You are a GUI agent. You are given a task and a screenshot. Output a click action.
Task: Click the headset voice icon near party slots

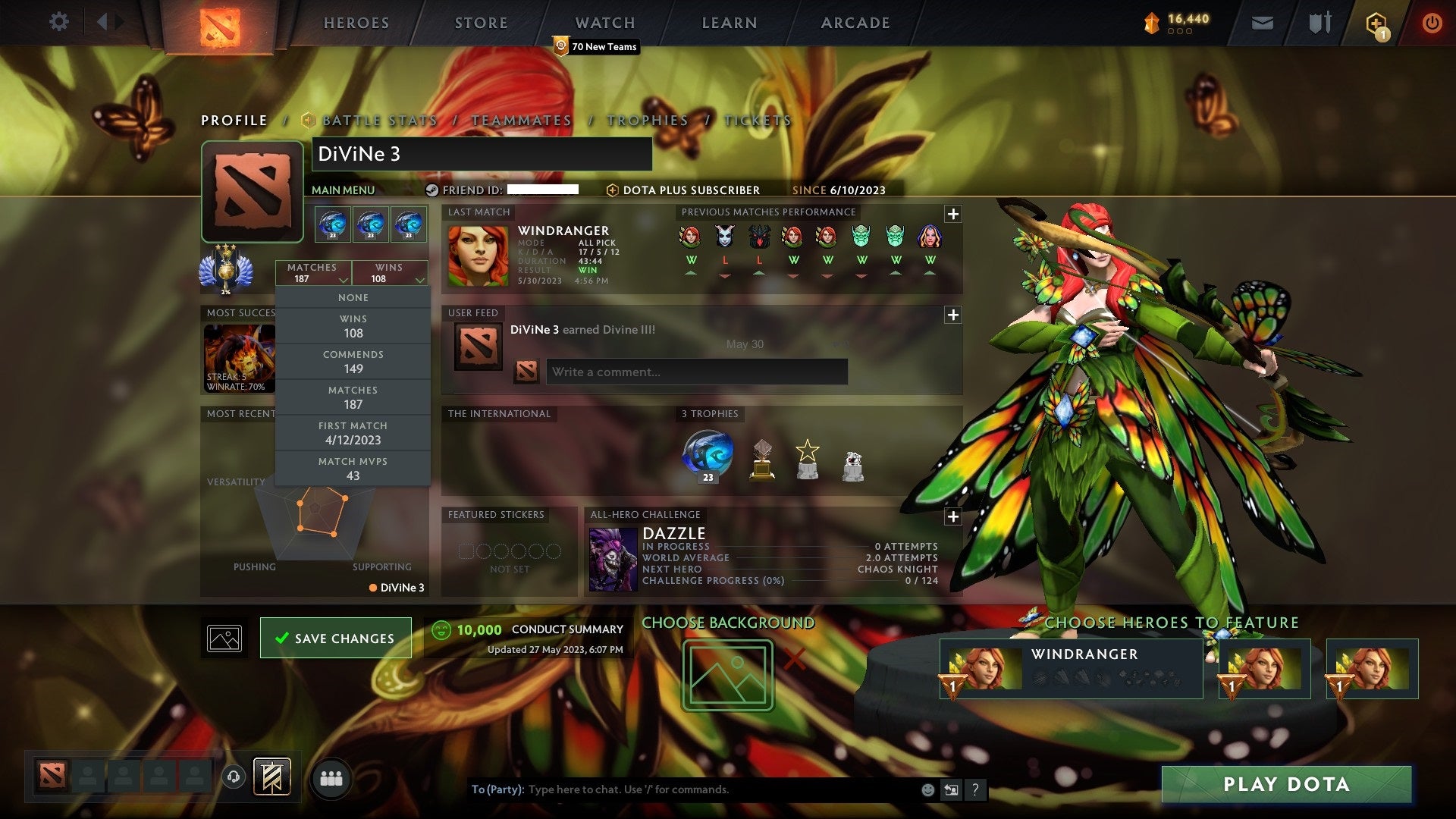coord(233,777)
